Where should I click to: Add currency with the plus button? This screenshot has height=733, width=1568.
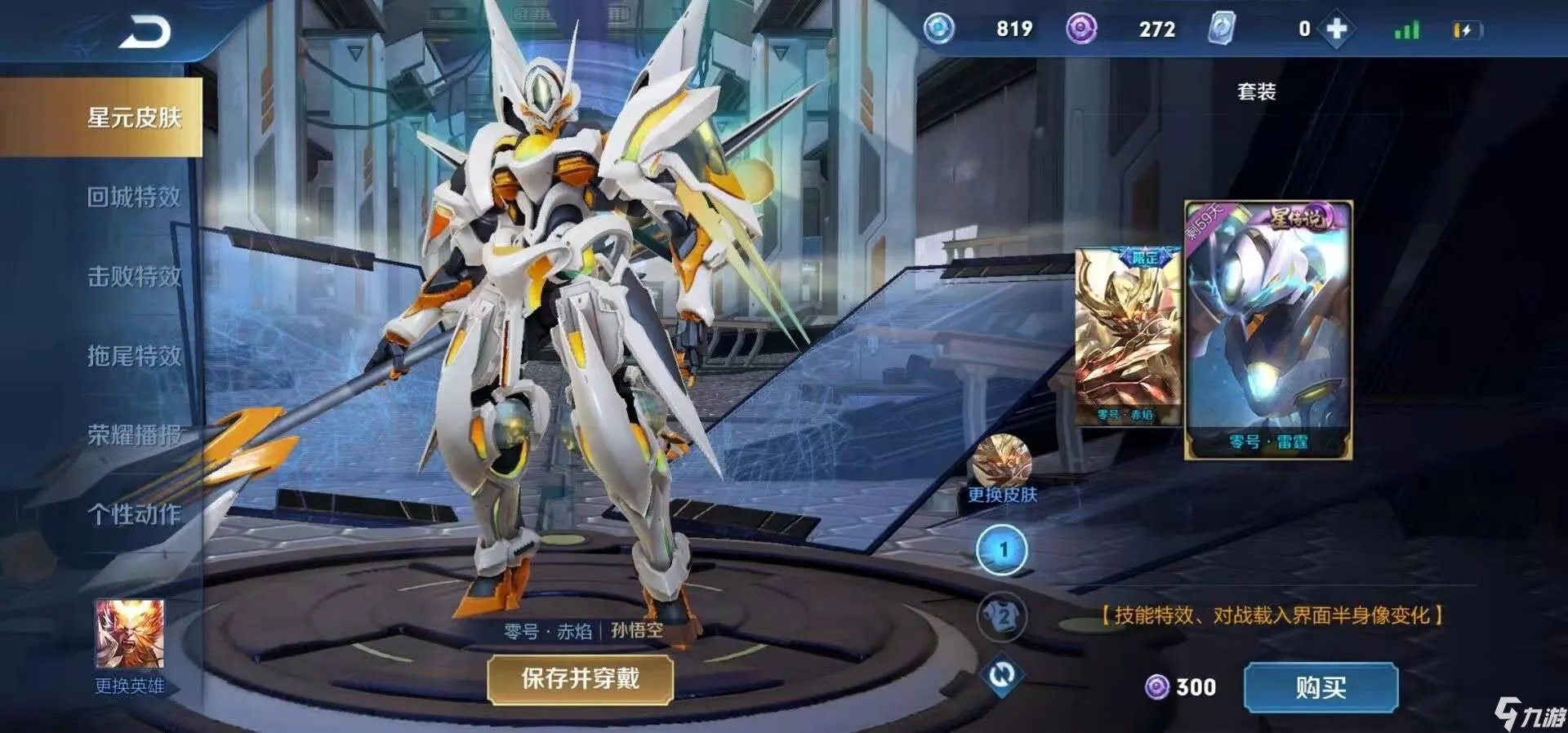click(1336, 29)
